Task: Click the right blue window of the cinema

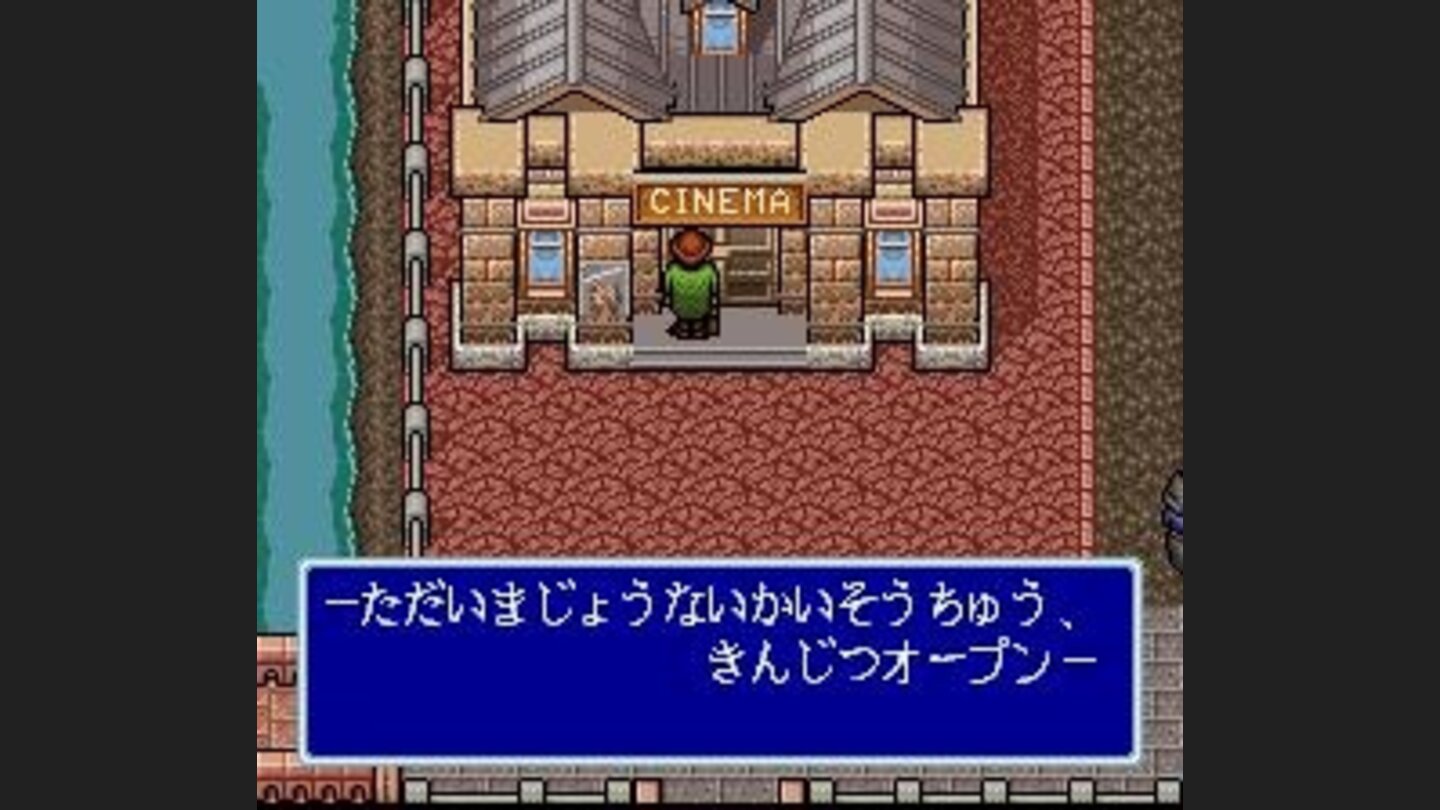Action: click(893, 262)
